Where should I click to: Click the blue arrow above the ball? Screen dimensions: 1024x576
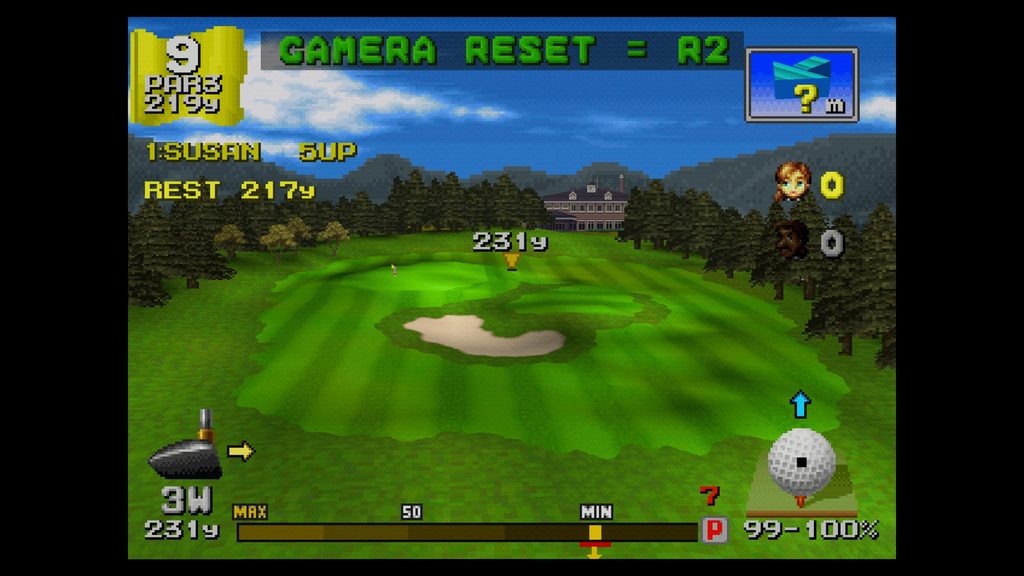(801, 405)
